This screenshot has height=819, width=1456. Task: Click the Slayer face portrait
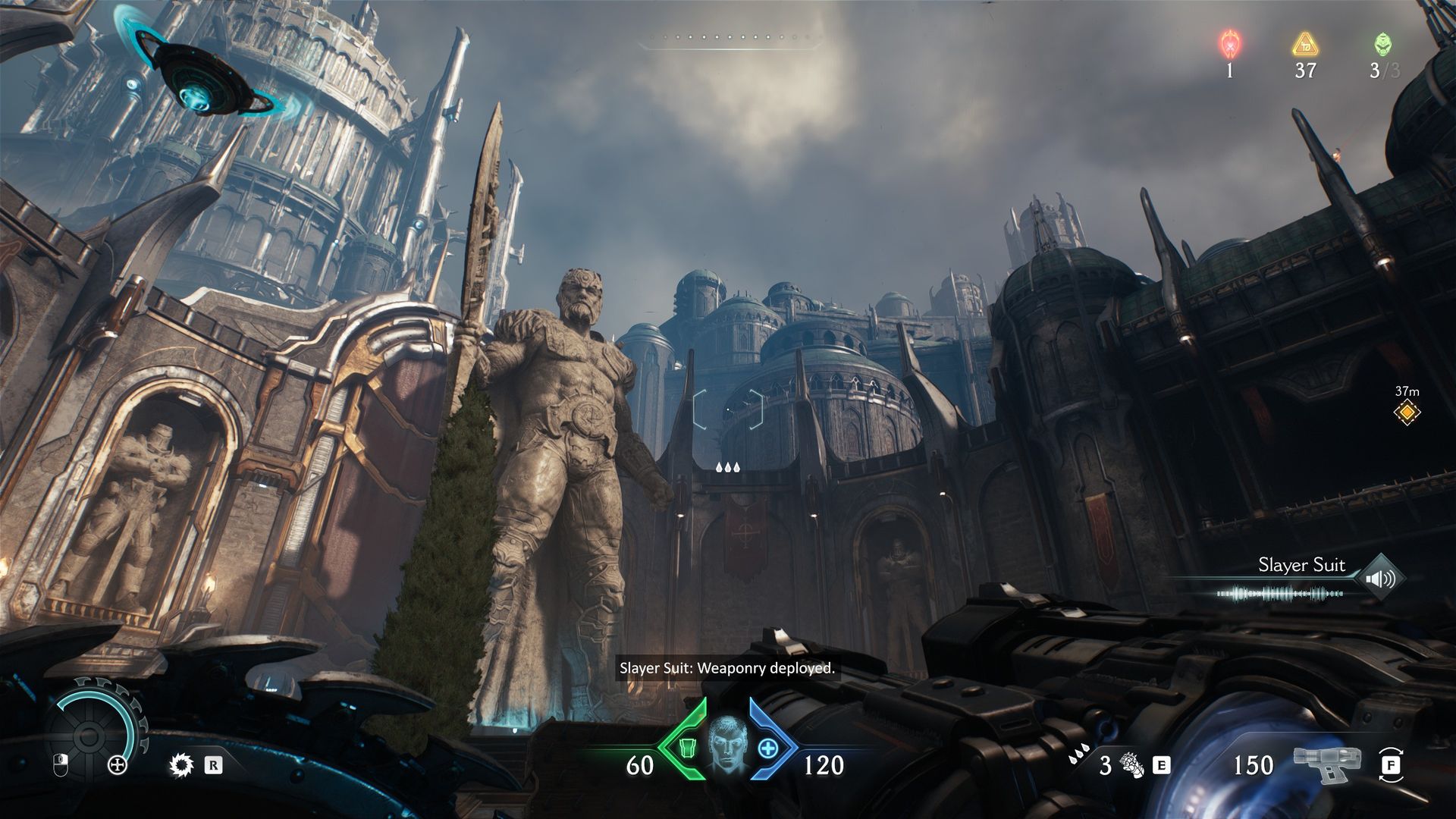coord(728,745)
